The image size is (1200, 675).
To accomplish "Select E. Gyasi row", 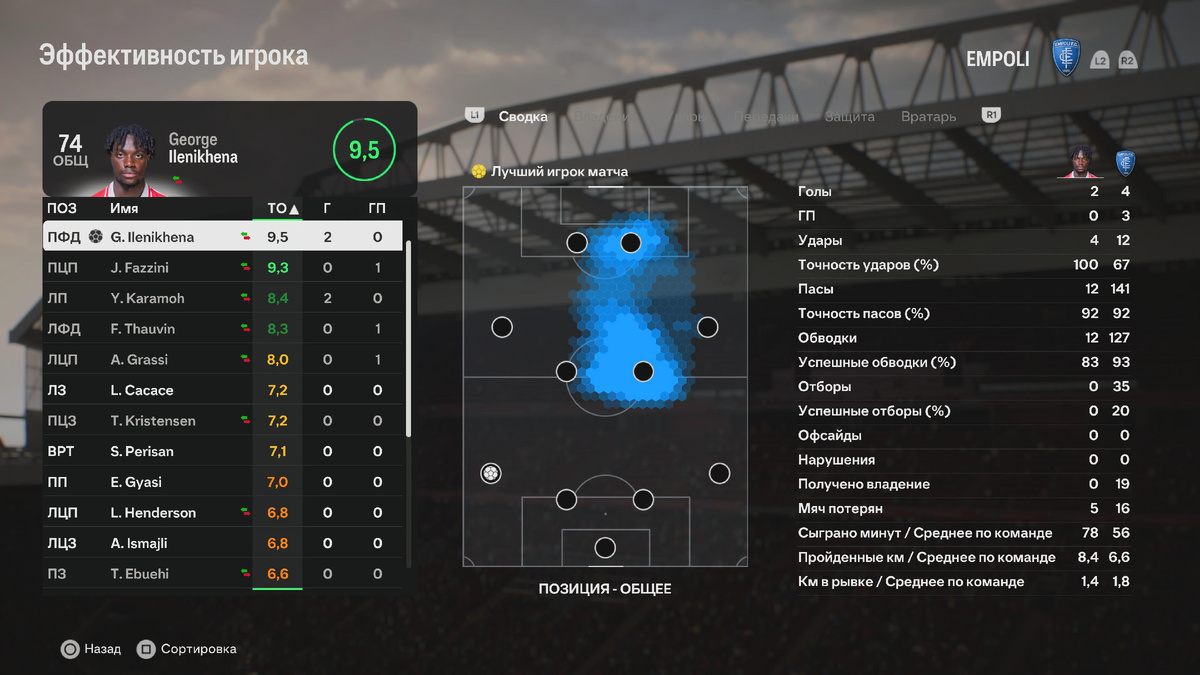I will pyautogui.click(x=223, y=482).
